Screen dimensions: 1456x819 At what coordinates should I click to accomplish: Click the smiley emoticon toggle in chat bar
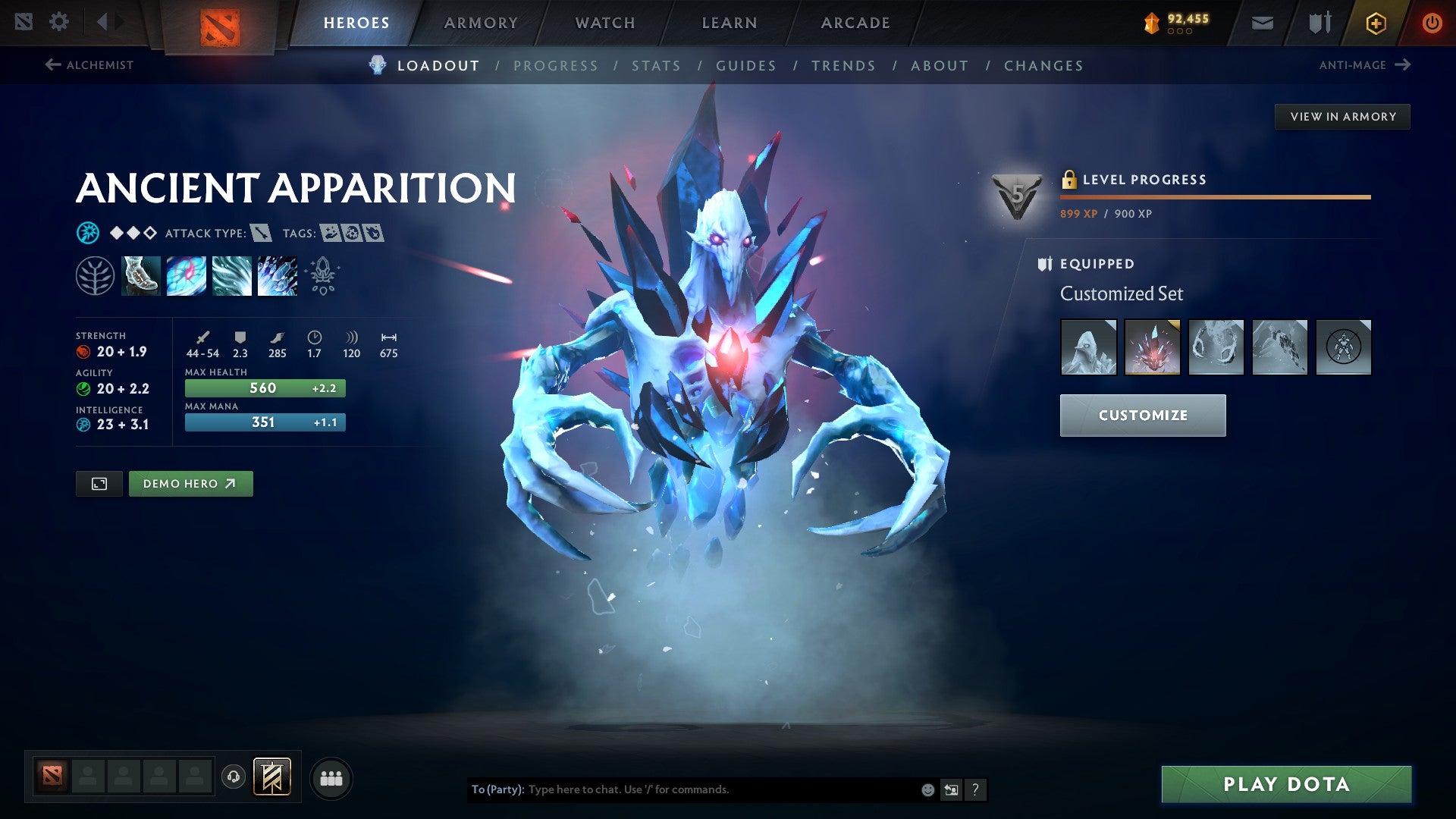[927, 789]
